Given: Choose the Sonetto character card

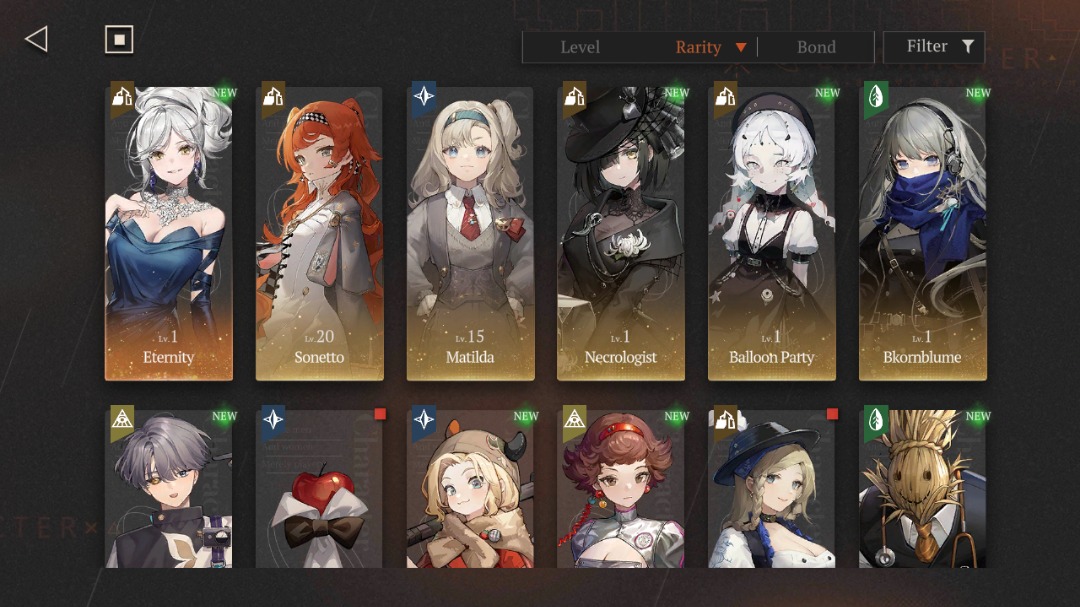Looking at the screenshot, I should (x=320, y=233).
